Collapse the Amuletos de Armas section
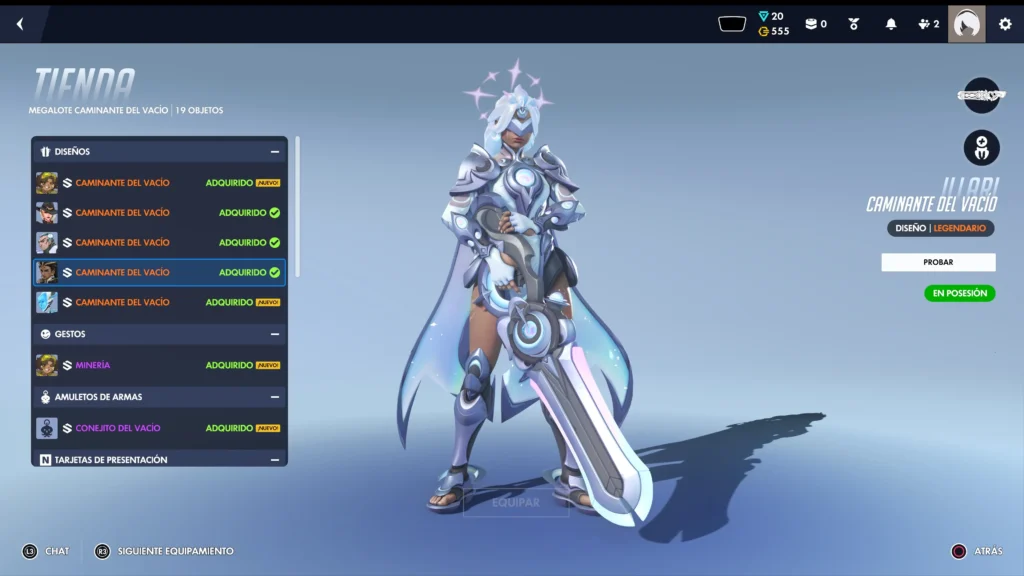The width and height of the screenshot is (1024, 576). point(274,397)
